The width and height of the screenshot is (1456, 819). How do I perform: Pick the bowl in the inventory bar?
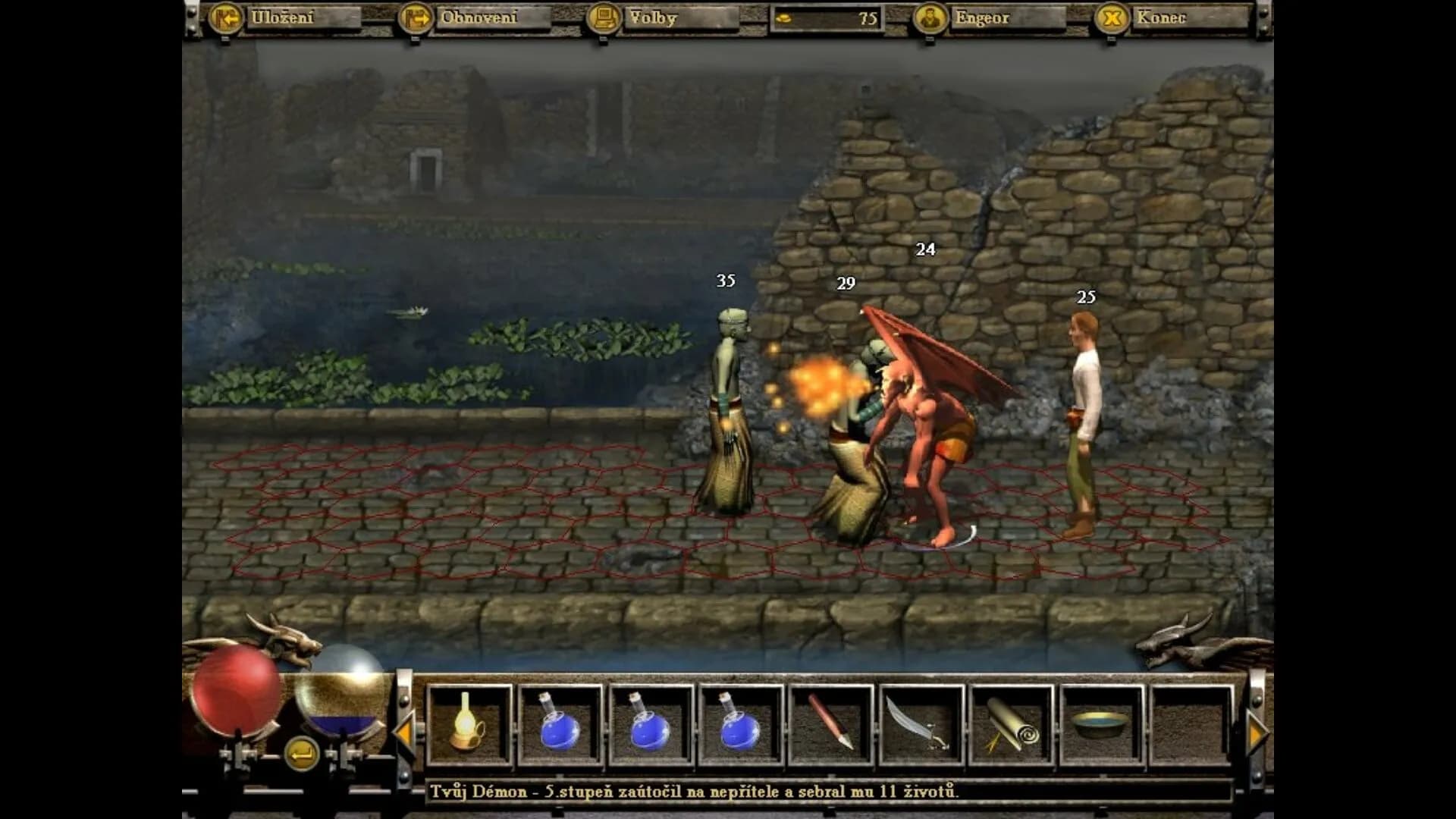(1101, 726)
